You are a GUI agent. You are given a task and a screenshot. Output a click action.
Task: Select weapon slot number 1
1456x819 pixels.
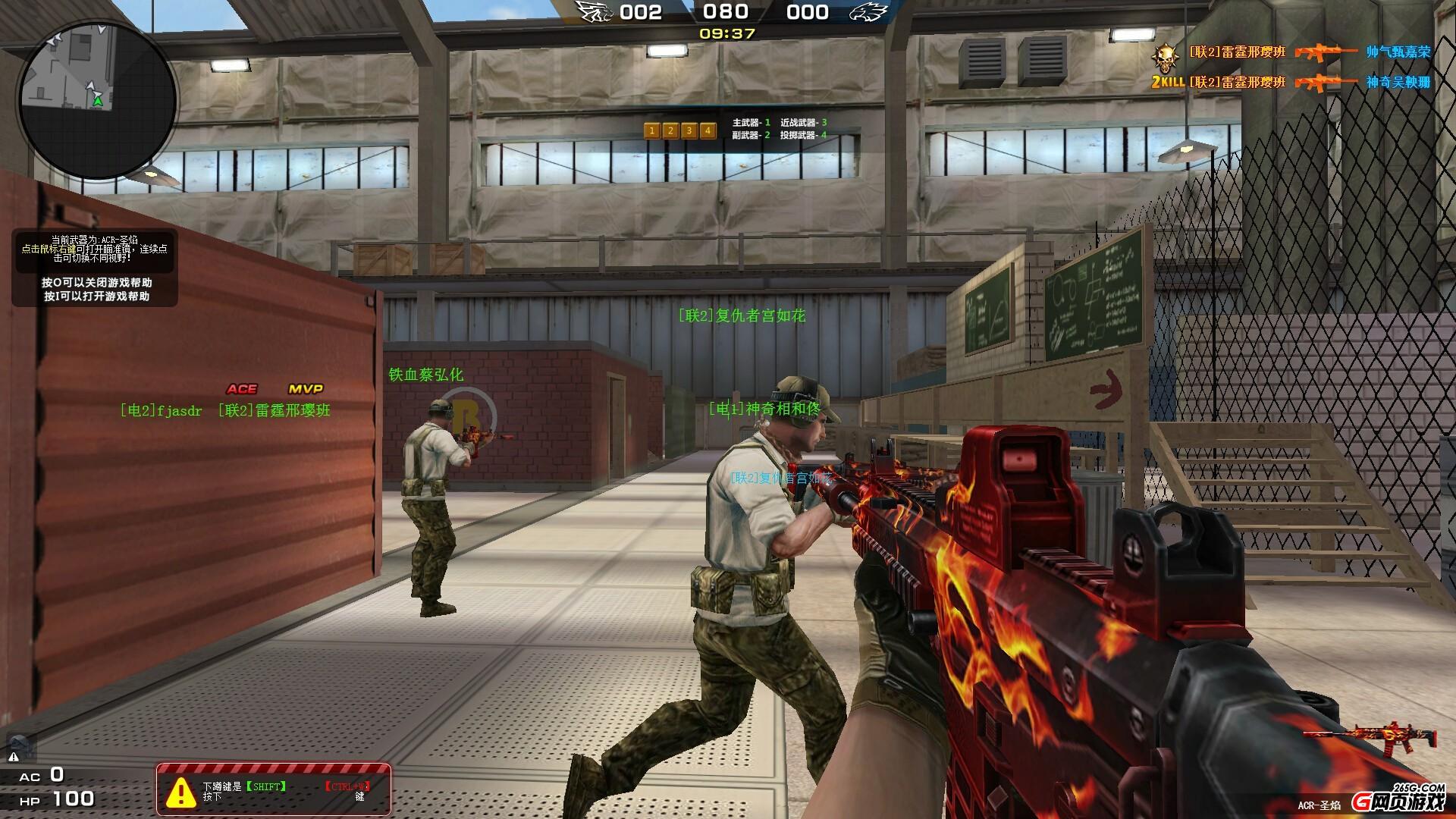tap(651, 130)
